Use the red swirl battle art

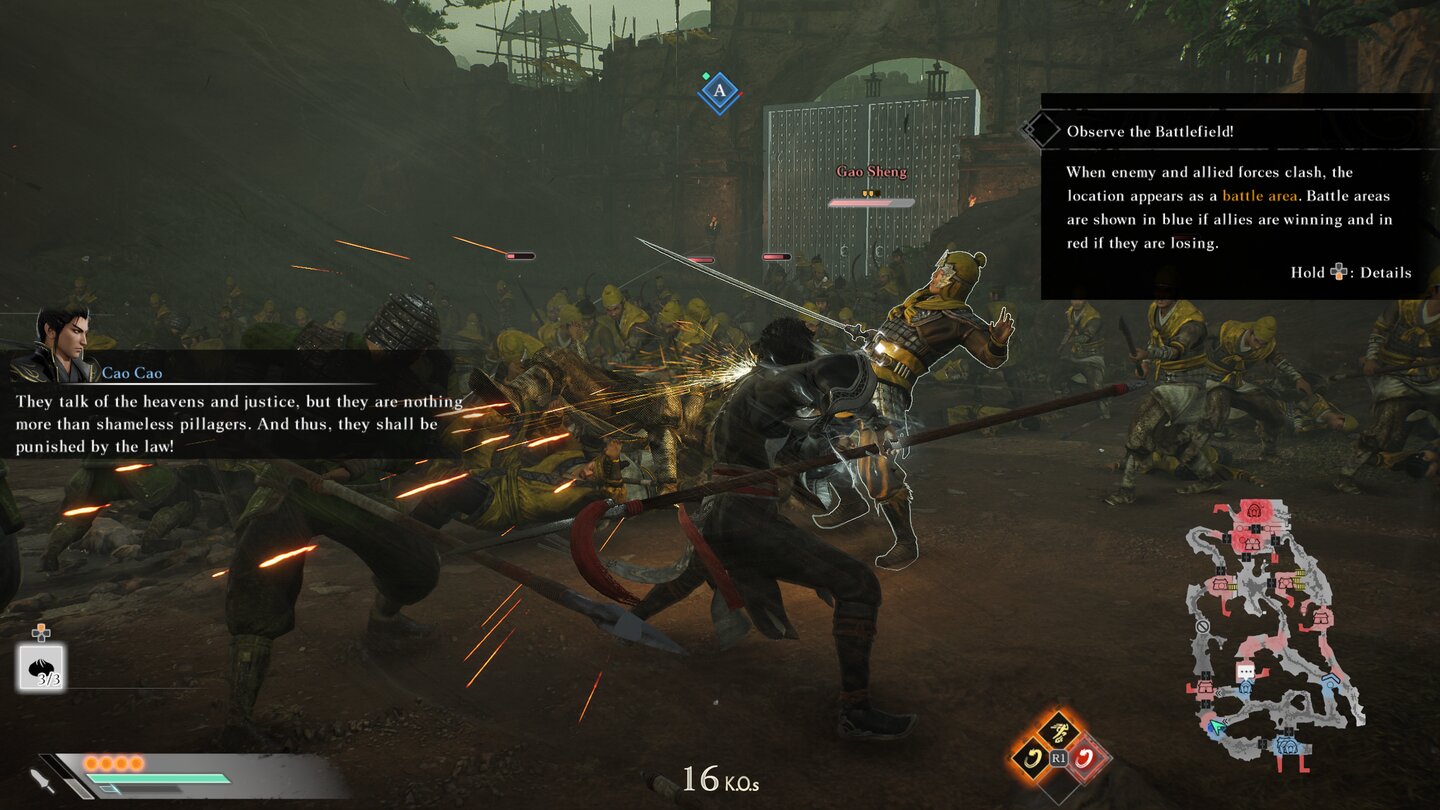point(1084,758)
